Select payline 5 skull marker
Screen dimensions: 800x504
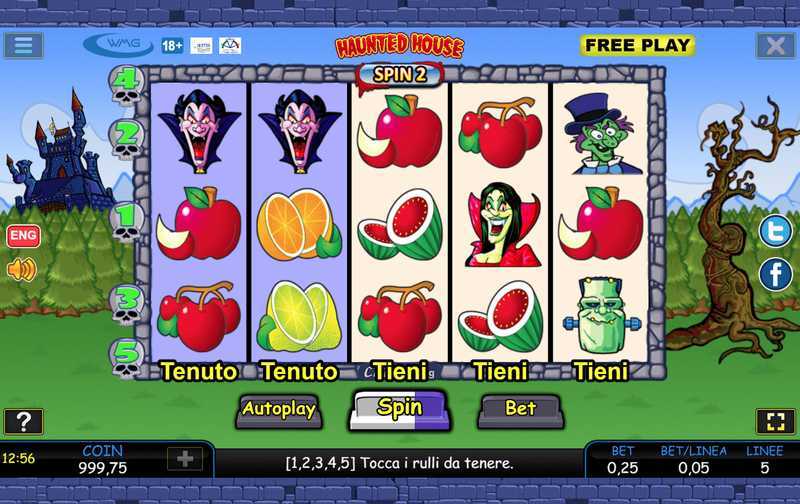(x=127, y=358)
